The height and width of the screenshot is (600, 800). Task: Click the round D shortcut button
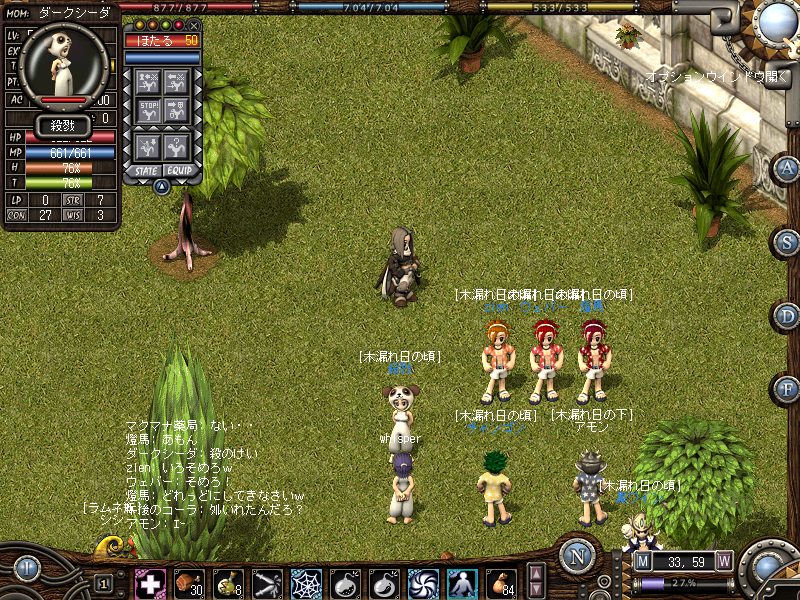tap(786, 315)
